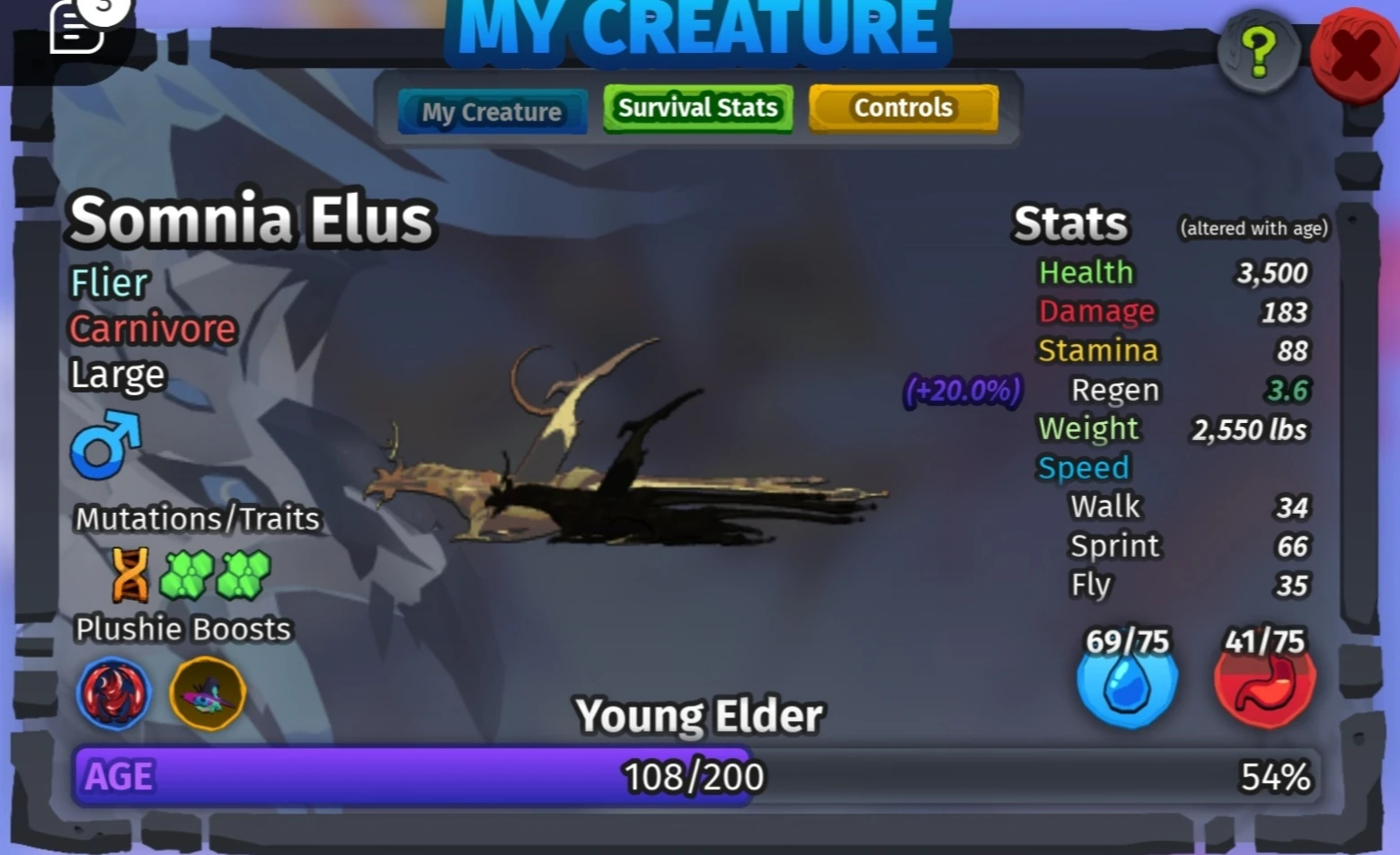Image resolution: width=1400 pixels, height=855 pixels.
Task: Click the water droplet thirst icon
Action: pyautogui.click(x=1127, y=687)
